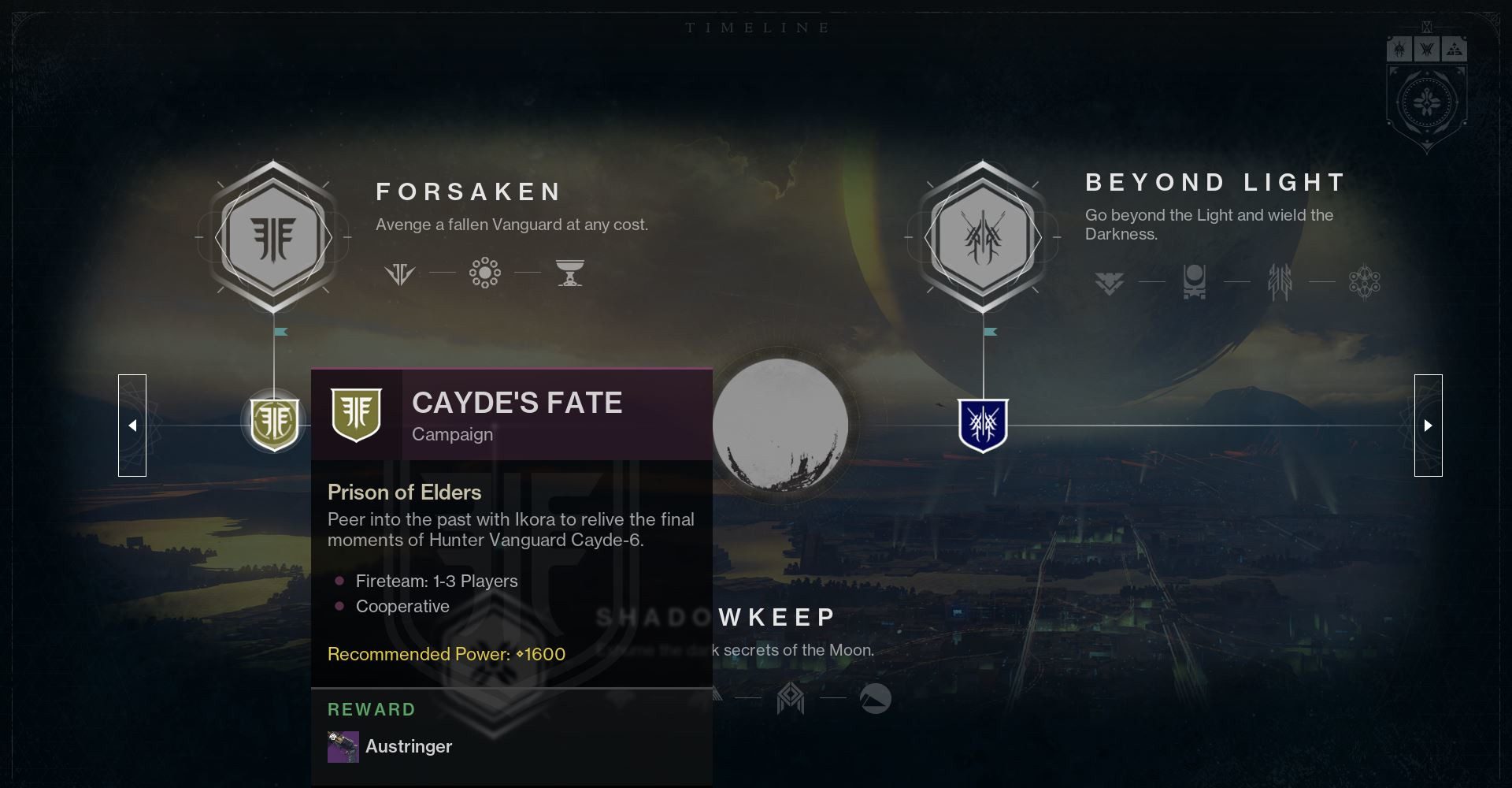This screenshot has height=788, width=1512.
Task: Launch the Cayde's Fate campaign node
Action: (274, 424)
